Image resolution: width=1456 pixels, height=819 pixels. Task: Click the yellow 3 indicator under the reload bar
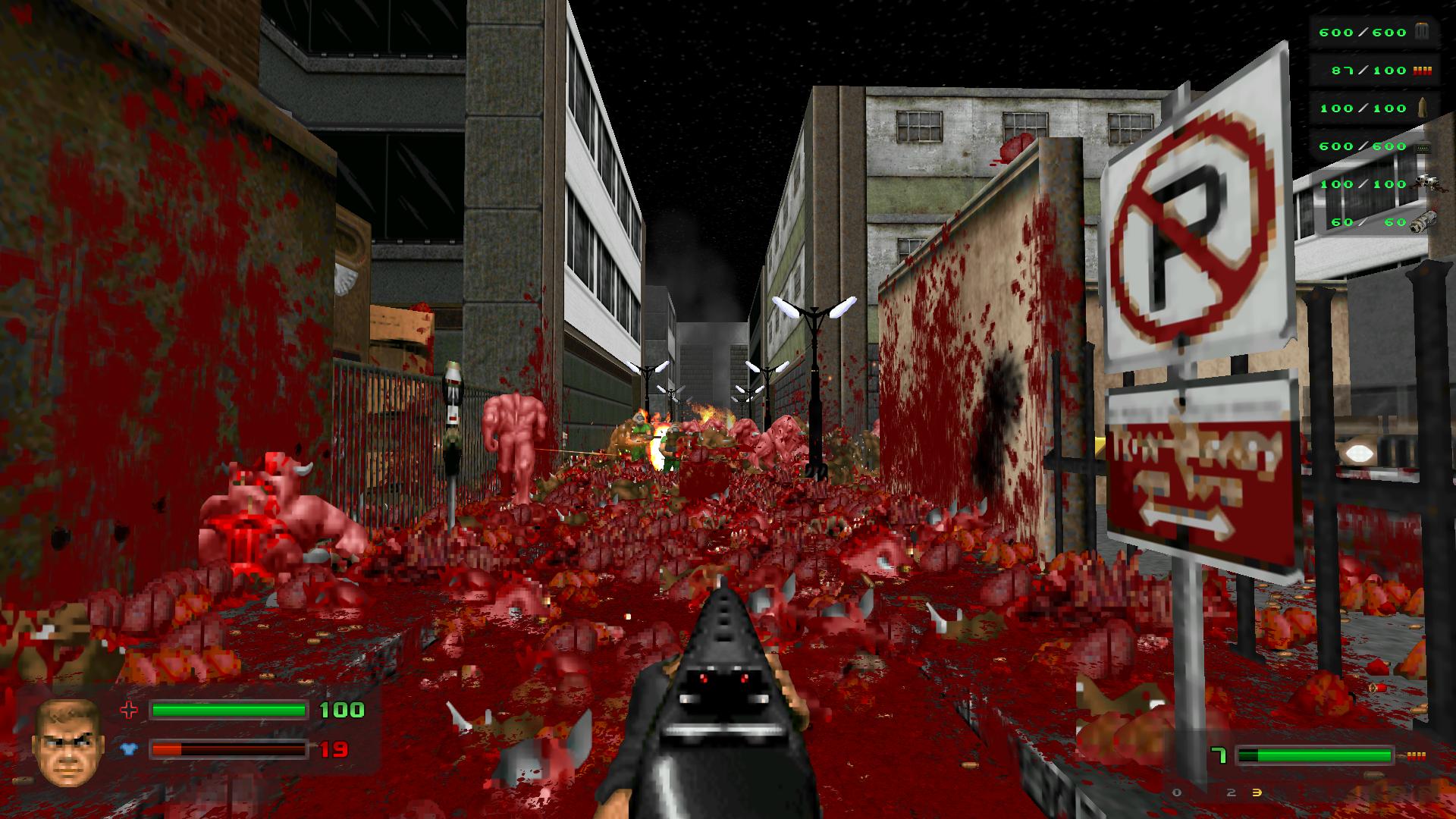1257,793
